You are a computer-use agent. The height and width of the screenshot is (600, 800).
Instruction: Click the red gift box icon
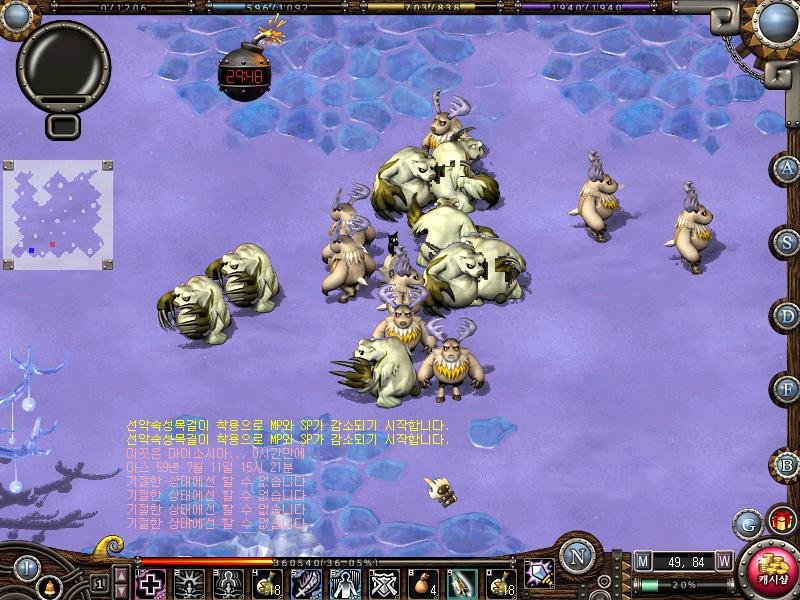[x=779, y=521]
